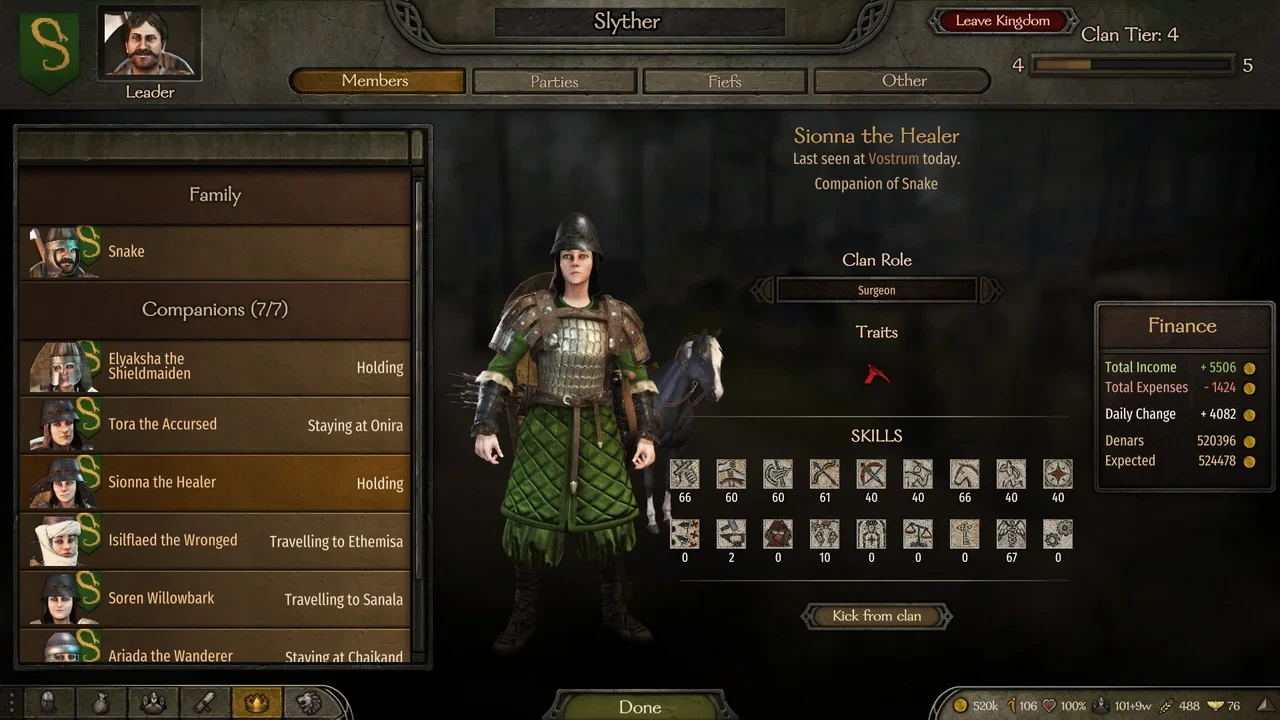Viewport: 1280px width, 720px height.
Task: Open the Kingdom screen lion icon
Action: [x=310, y=703]
